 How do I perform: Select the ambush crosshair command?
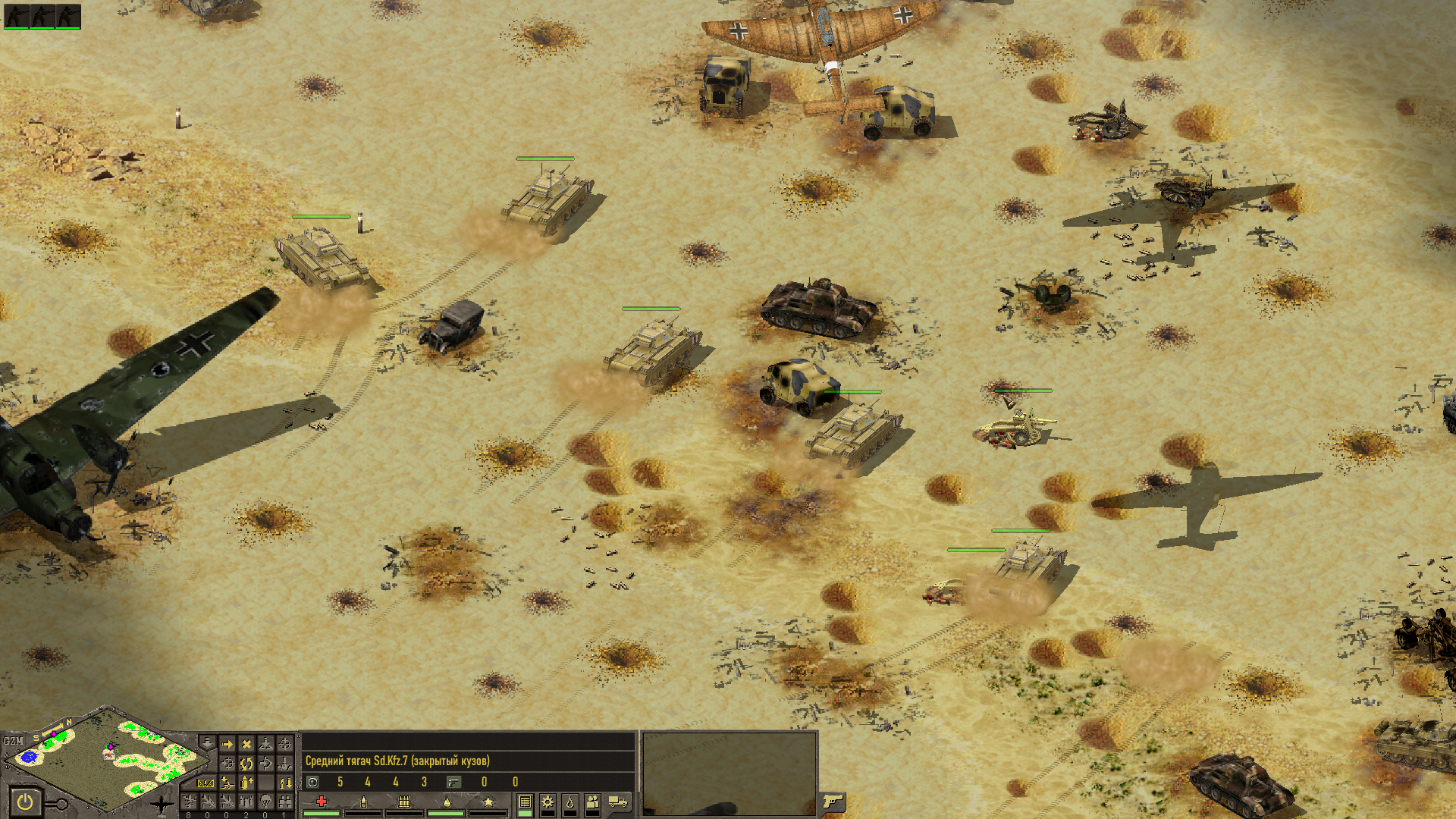coord(285,744)
